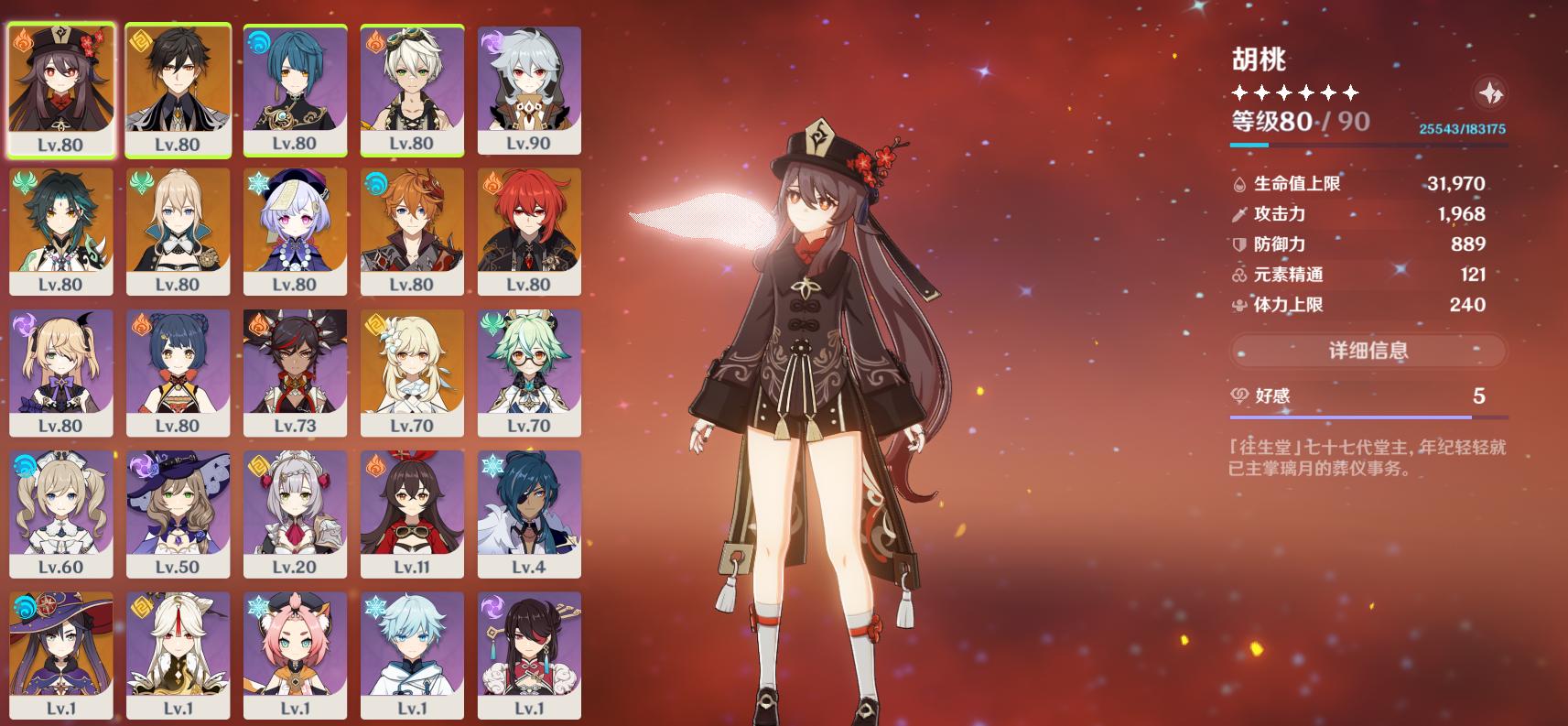Select Jean's blonde Anemo portrait
The width and height of the screenshot is (1568, 726).
coord(178,231)
